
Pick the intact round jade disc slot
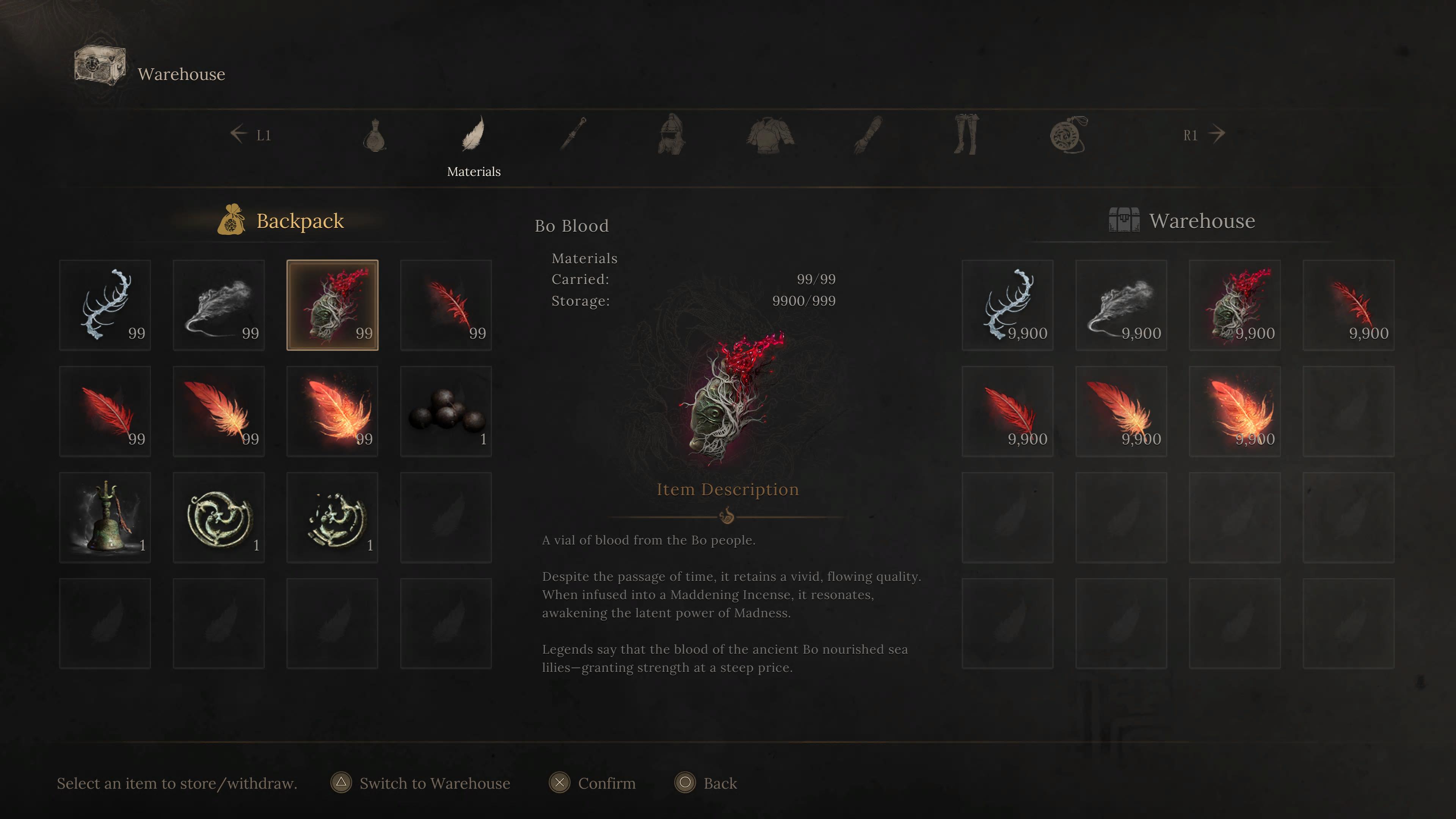219,517
